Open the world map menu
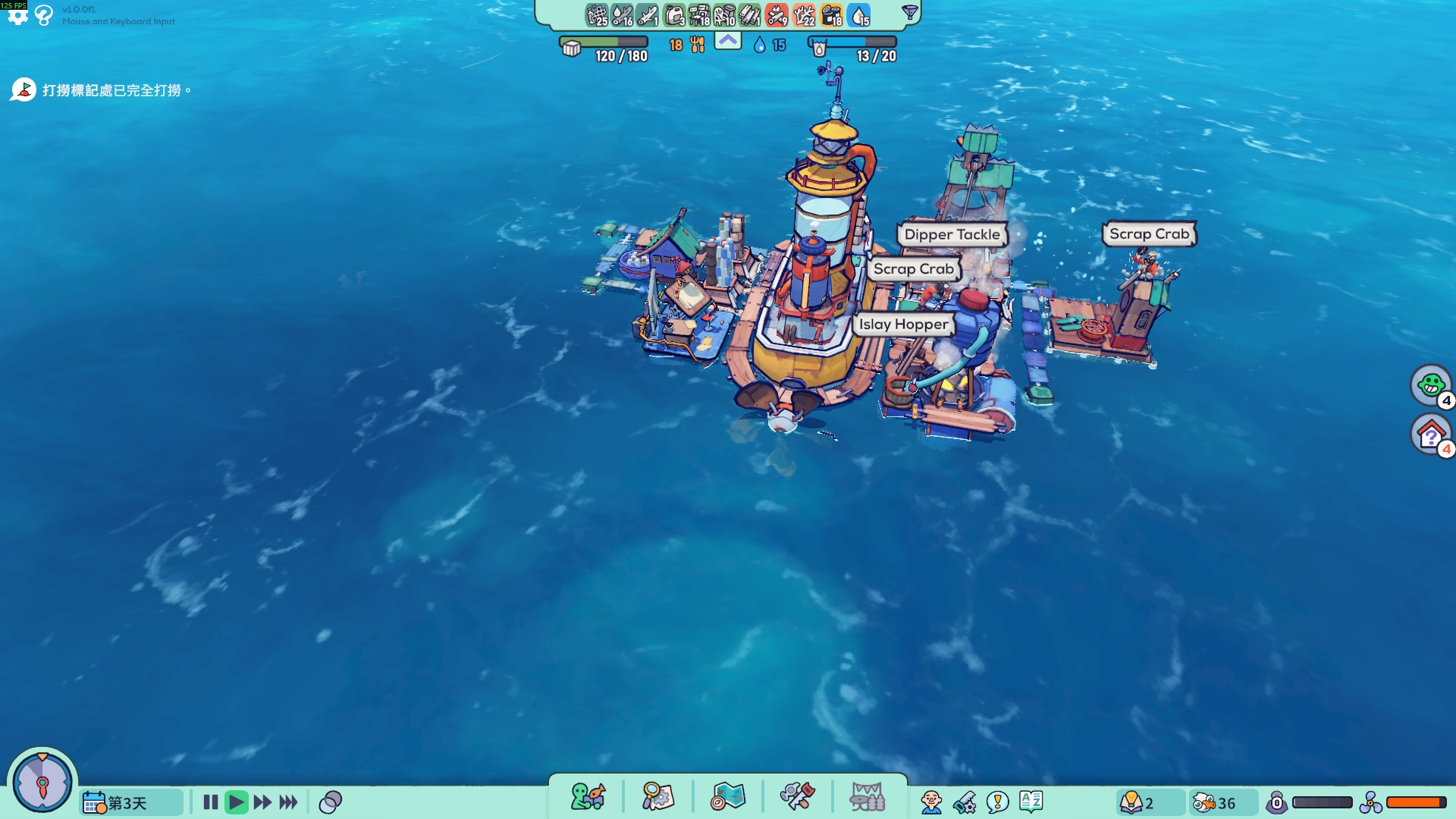The image size is (1456, 819). click(728, 797)
